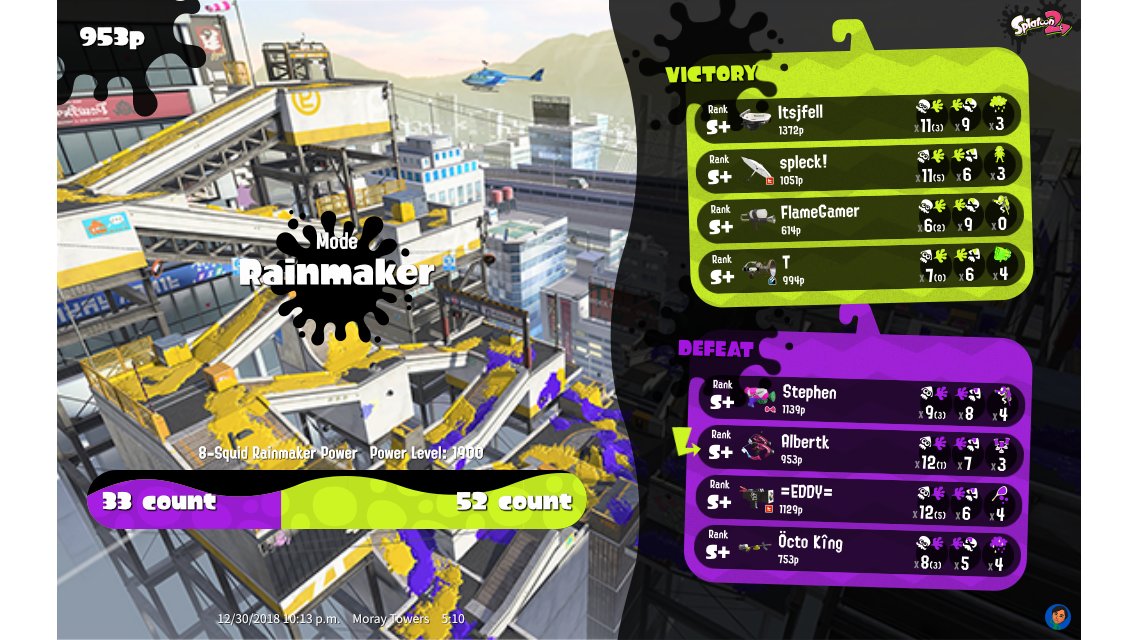The height and width of the screenshot is (640, 1138).
Task: Choose the =EDDY= player row
Action: pos(860,499)
